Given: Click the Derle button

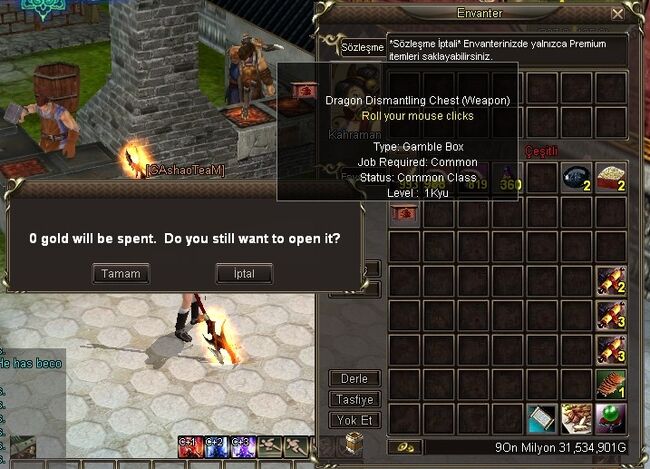Looking at the screenshot, I should tap(354, 379).
